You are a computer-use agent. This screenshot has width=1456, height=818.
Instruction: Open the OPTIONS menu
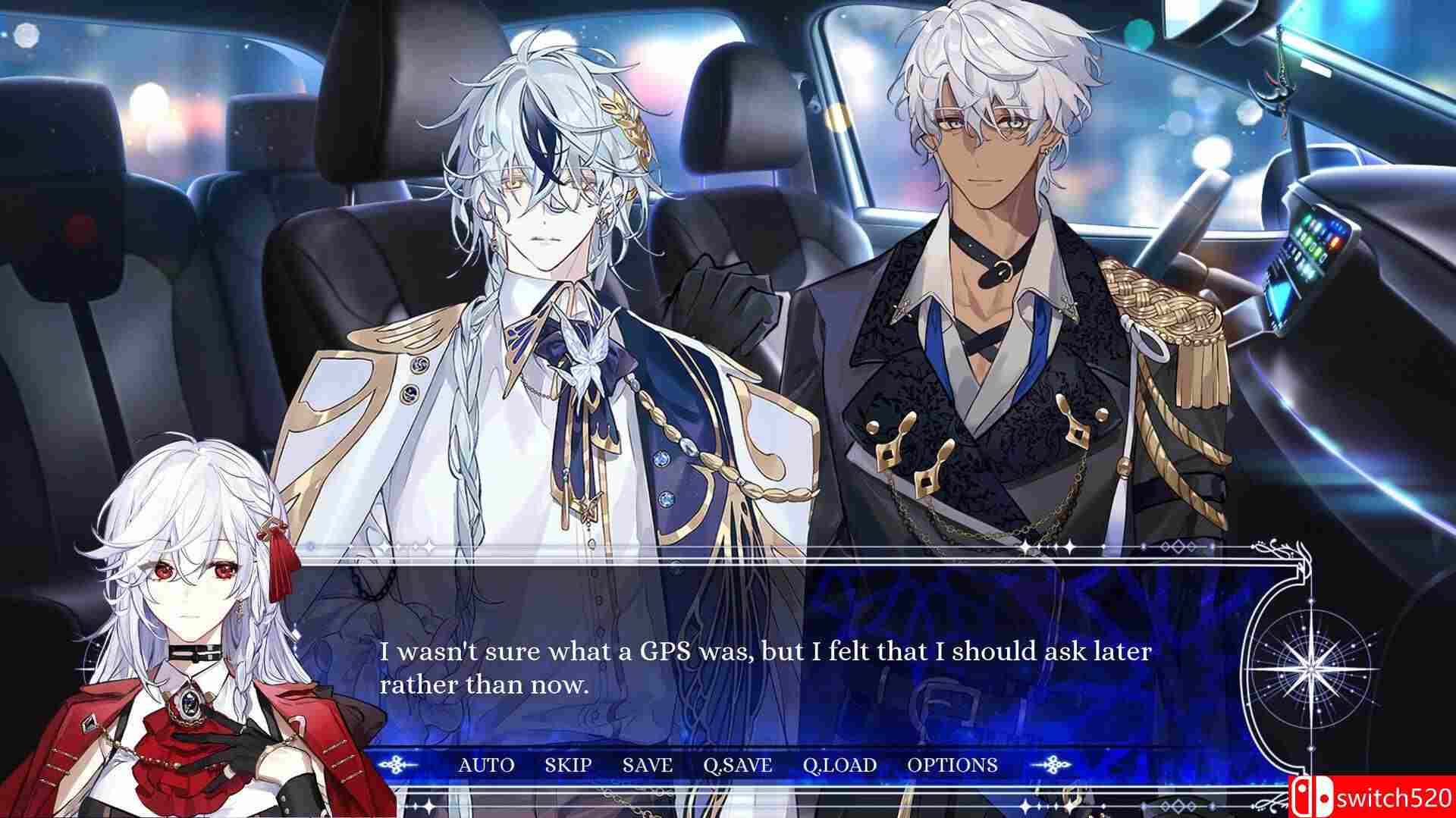point(953,766)
